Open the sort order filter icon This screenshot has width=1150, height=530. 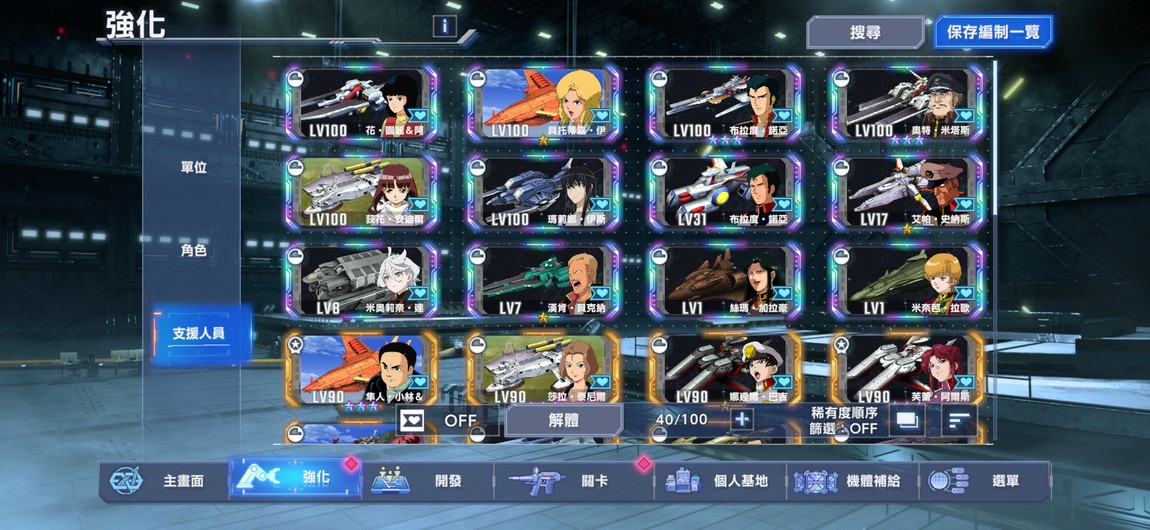tap(958, 420)
